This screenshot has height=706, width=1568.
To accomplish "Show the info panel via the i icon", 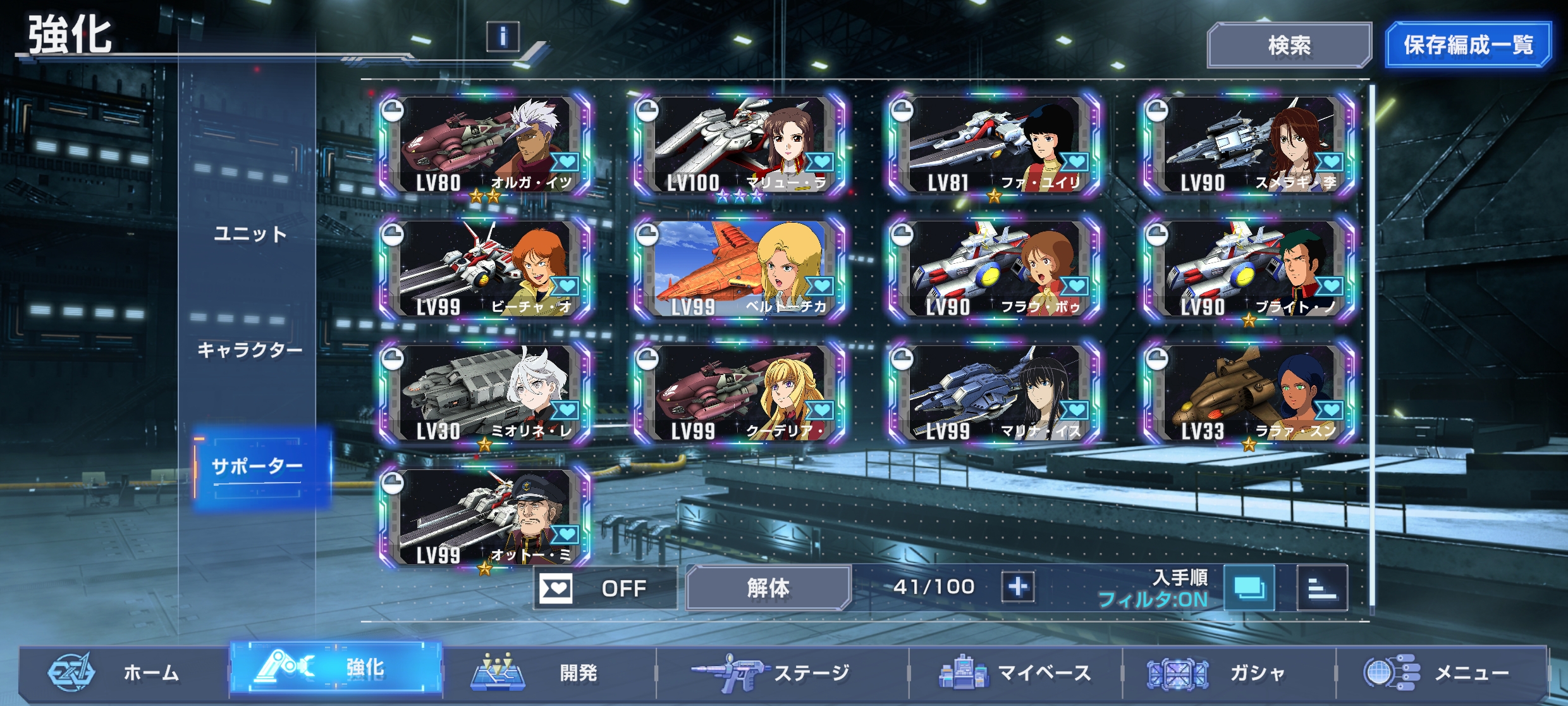I will coord(503,36).
